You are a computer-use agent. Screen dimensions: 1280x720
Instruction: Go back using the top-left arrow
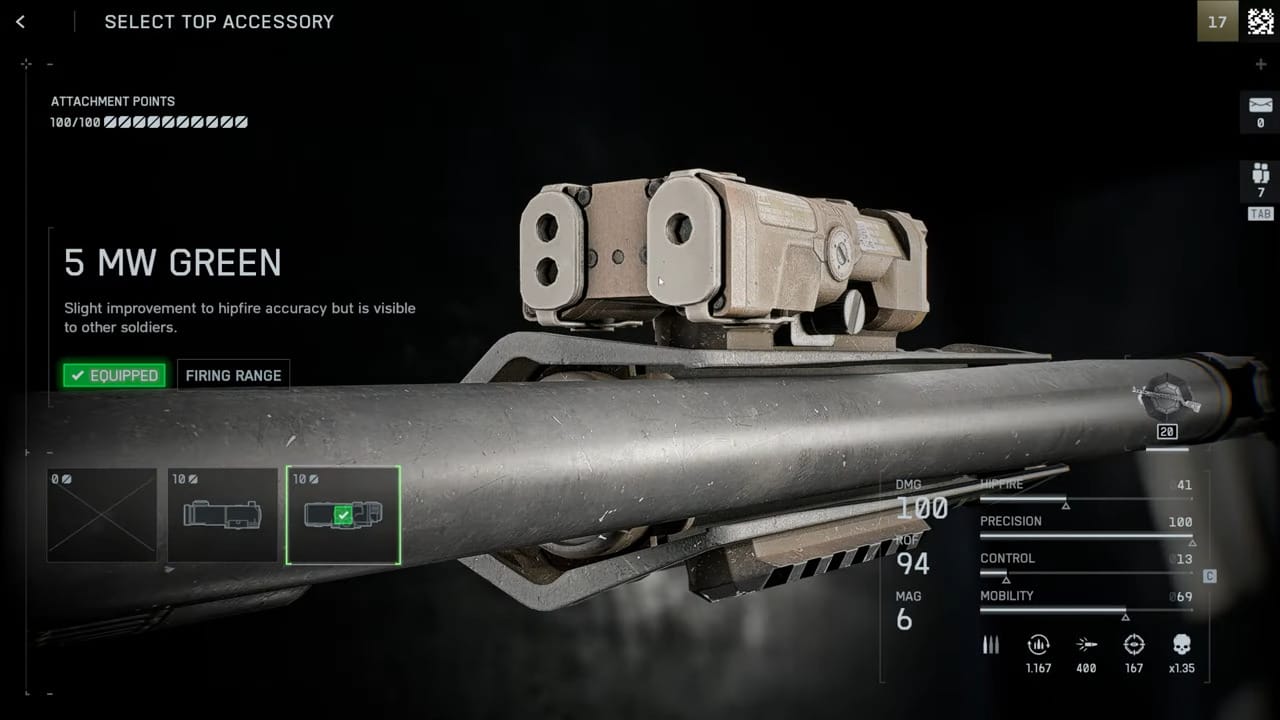(20, 22)
